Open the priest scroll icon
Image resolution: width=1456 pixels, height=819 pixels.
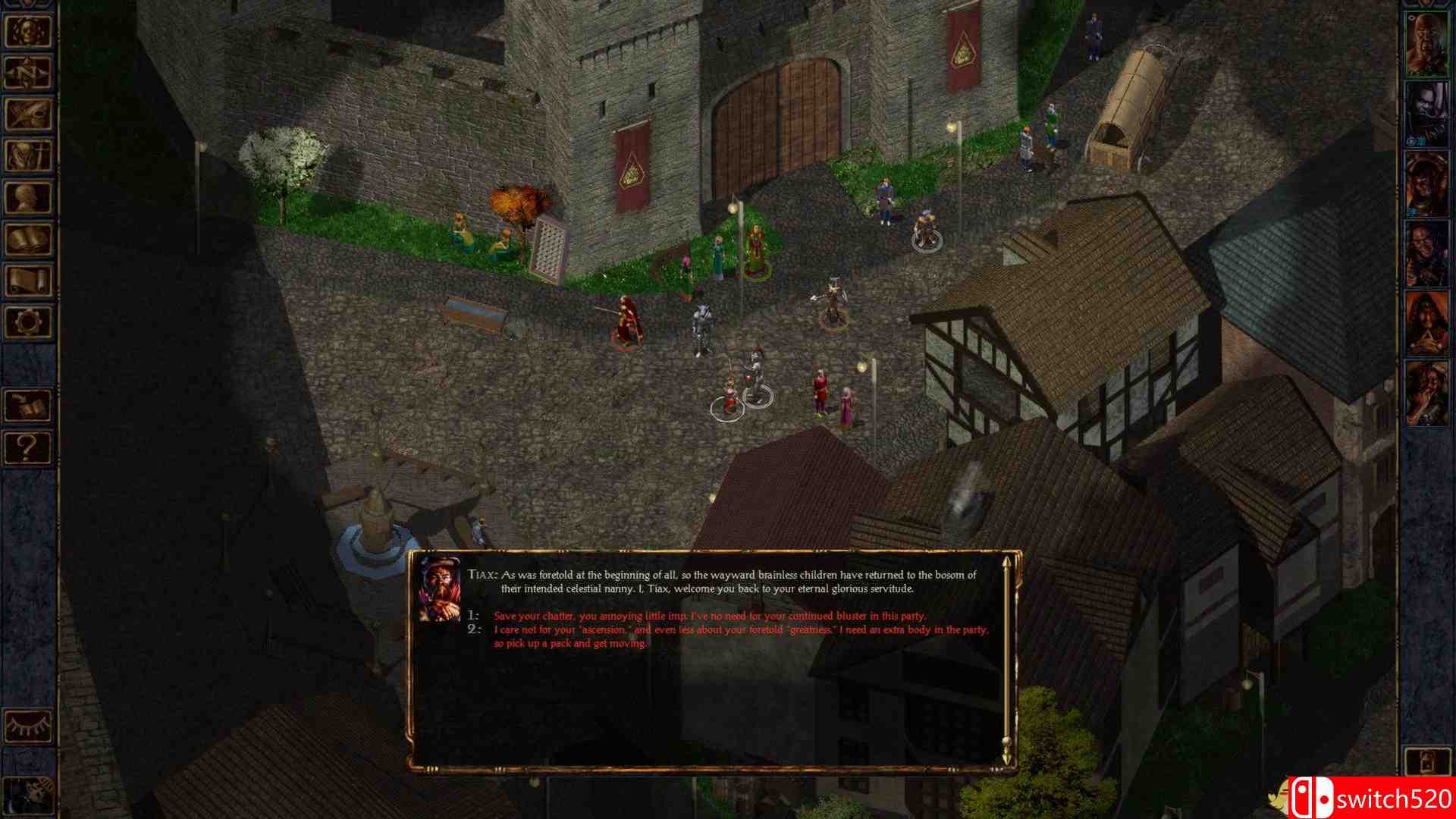coord(29,281)
